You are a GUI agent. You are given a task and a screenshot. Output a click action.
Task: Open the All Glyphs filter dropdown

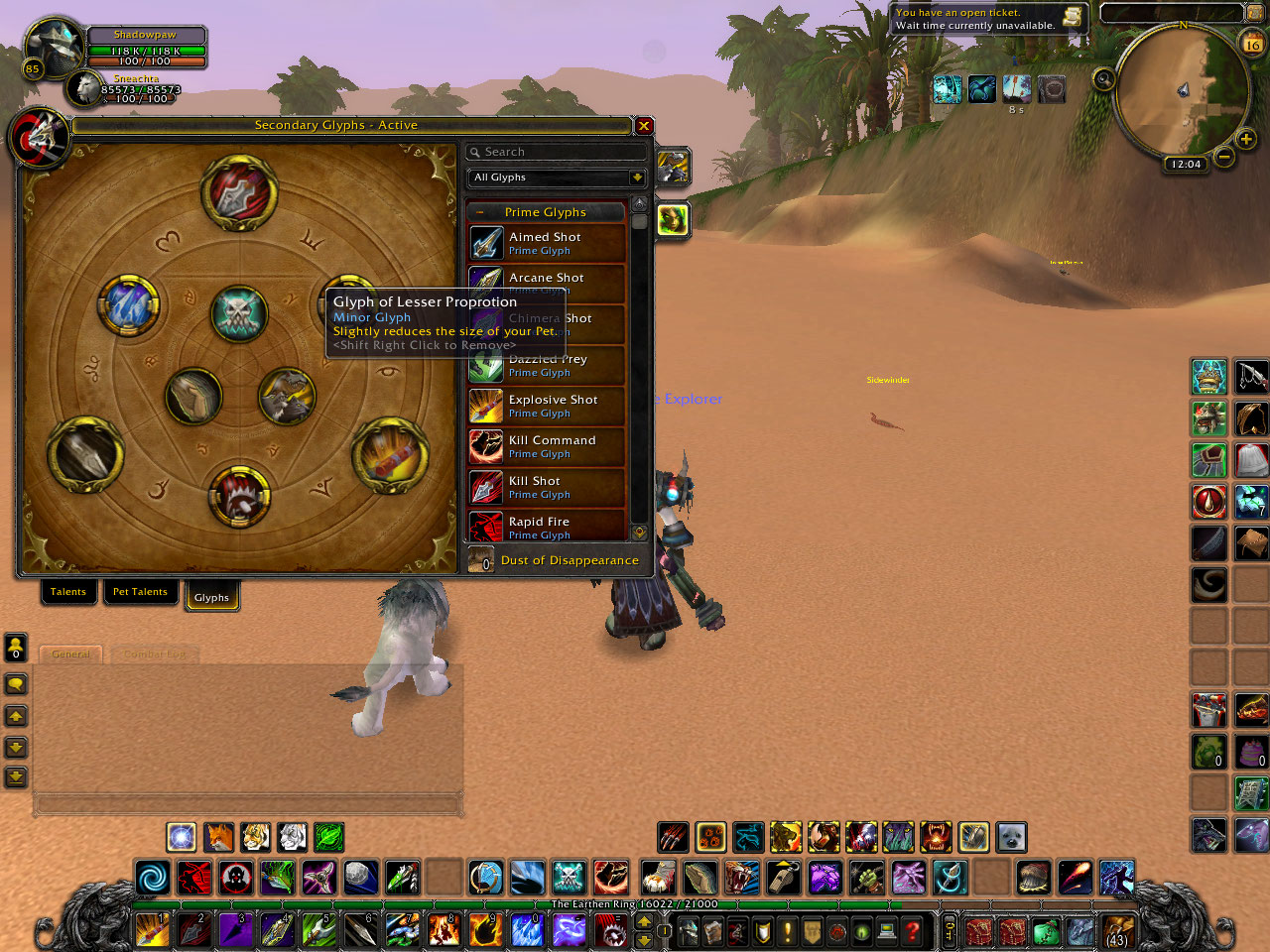(x=637, y=178)
